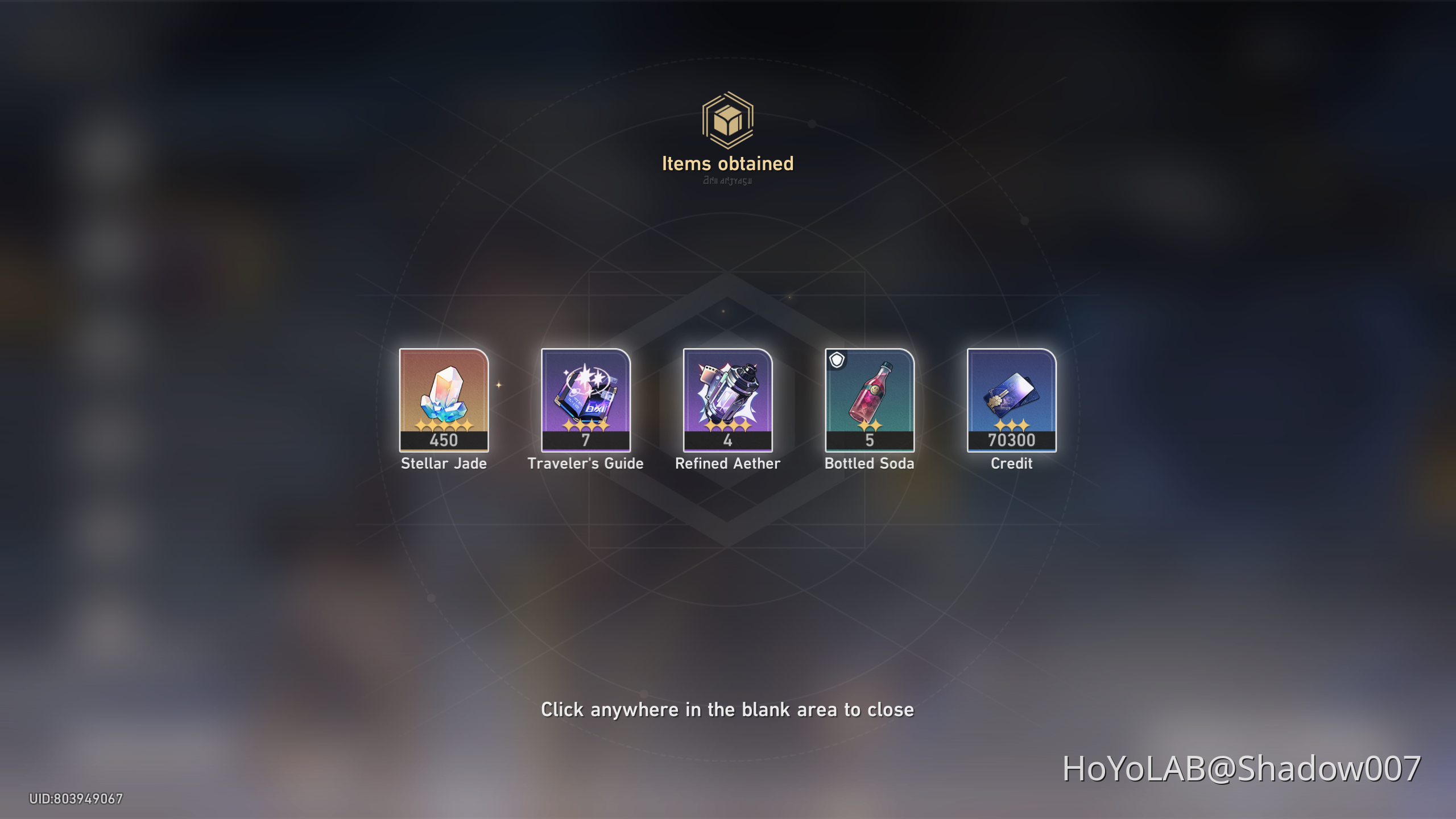Click the UID:803949067 text
1456x819 pixels.
click(x=77, y=799)
